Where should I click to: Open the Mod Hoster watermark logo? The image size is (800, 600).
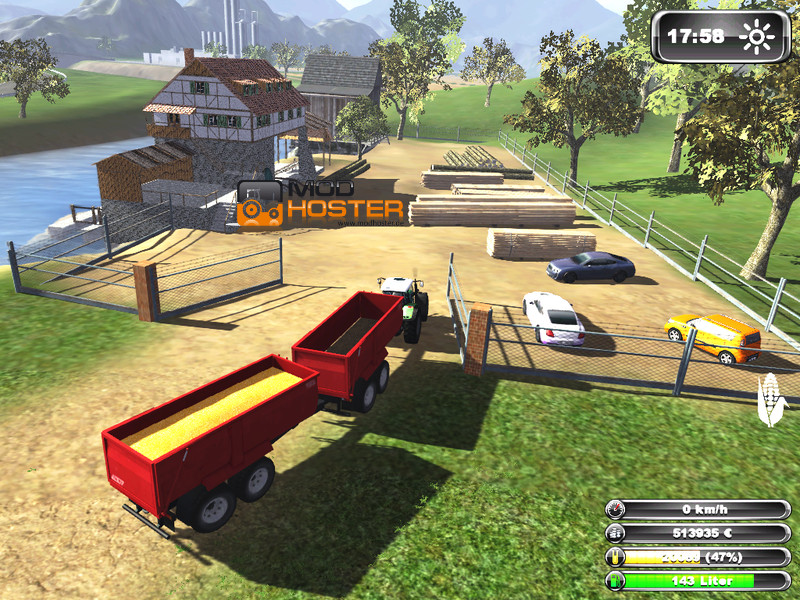(320, 203)
